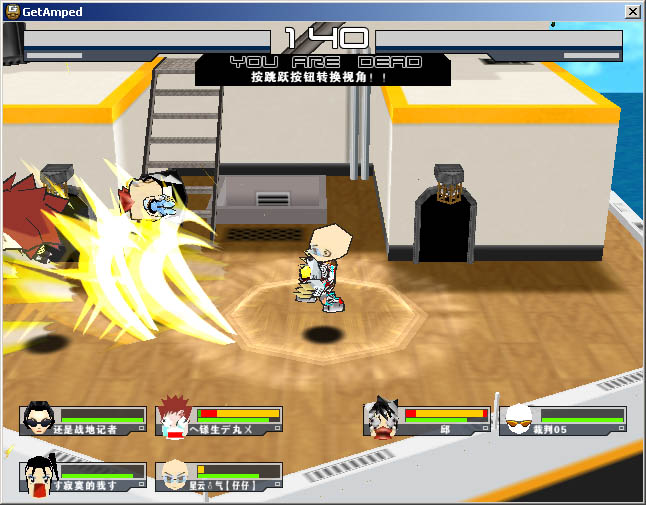Close the GetAmped window
The height and width of the screenshot is (505, 646).
[633, 11]
